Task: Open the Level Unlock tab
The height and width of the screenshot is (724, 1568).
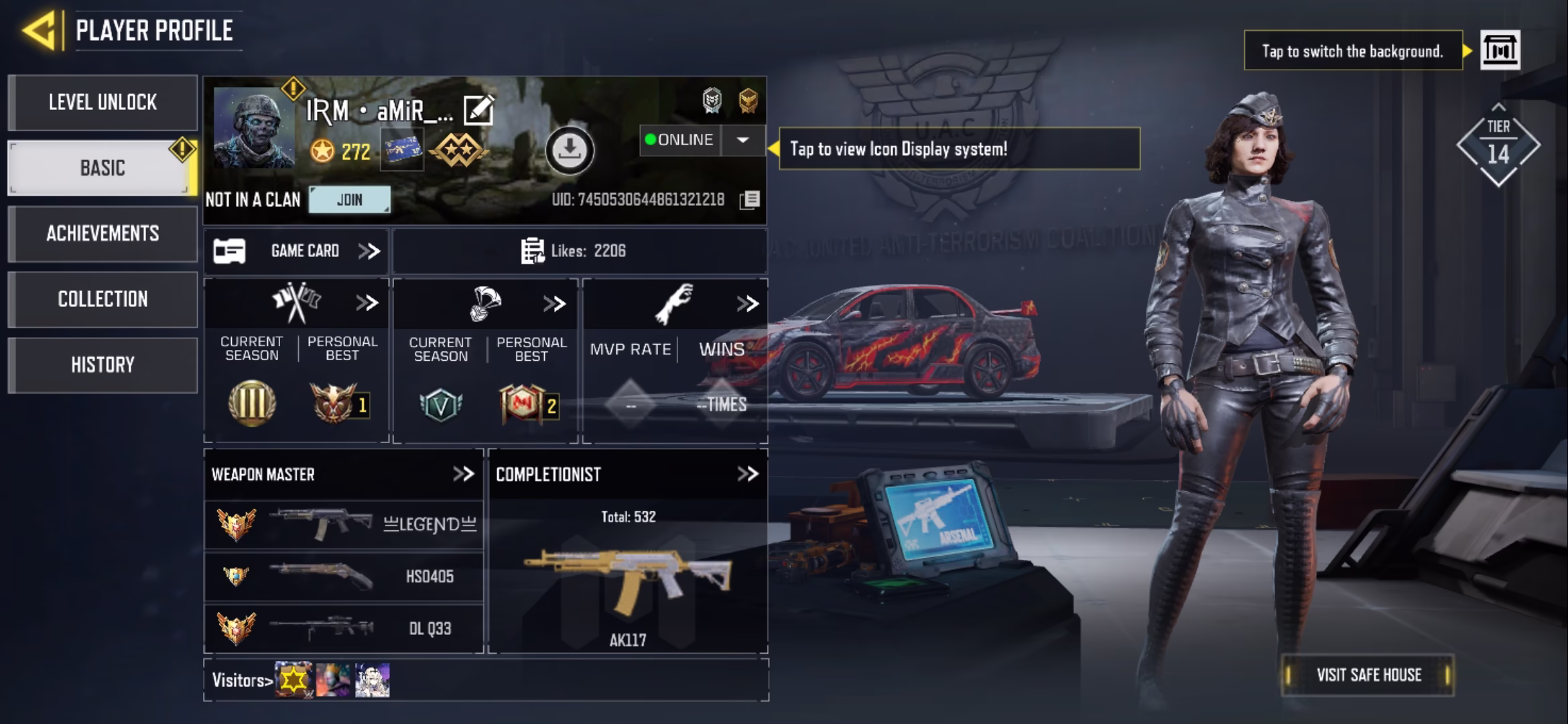Action: (103, 103)
